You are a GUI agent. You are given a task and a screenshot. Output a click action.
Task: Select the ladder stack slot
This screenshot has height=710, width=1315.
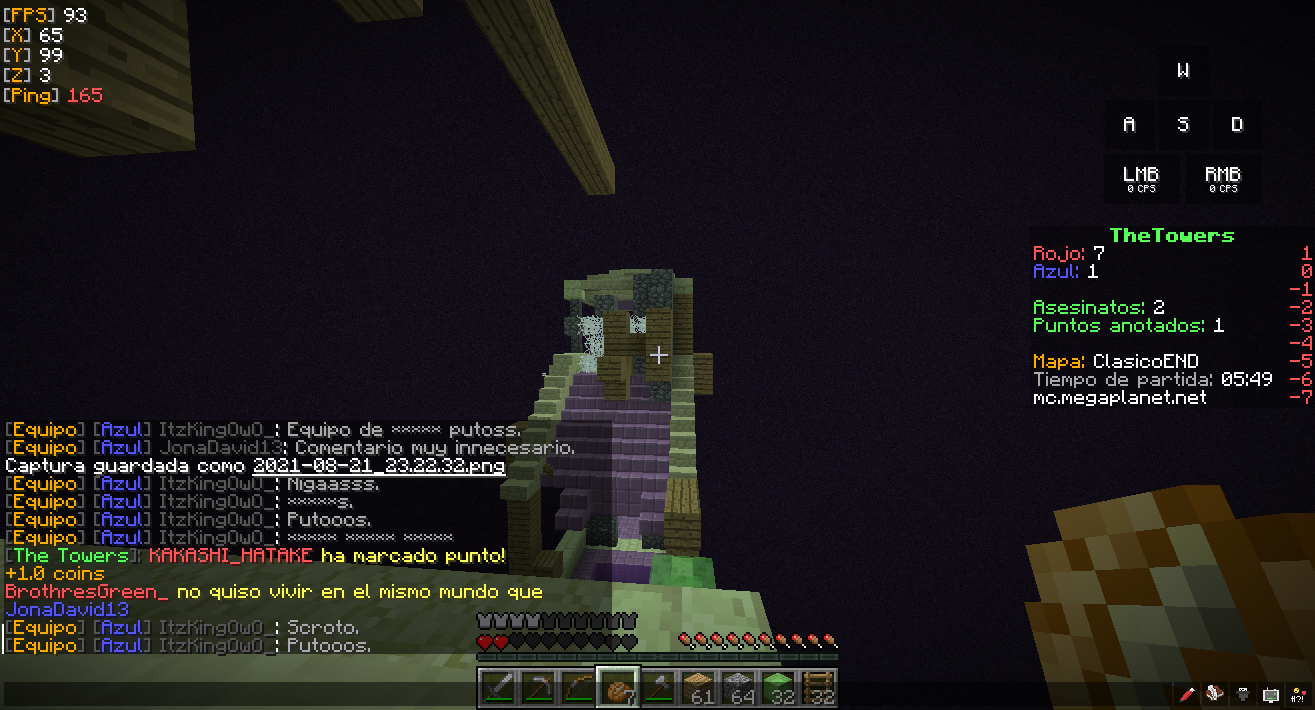click(x=817, y=688)
